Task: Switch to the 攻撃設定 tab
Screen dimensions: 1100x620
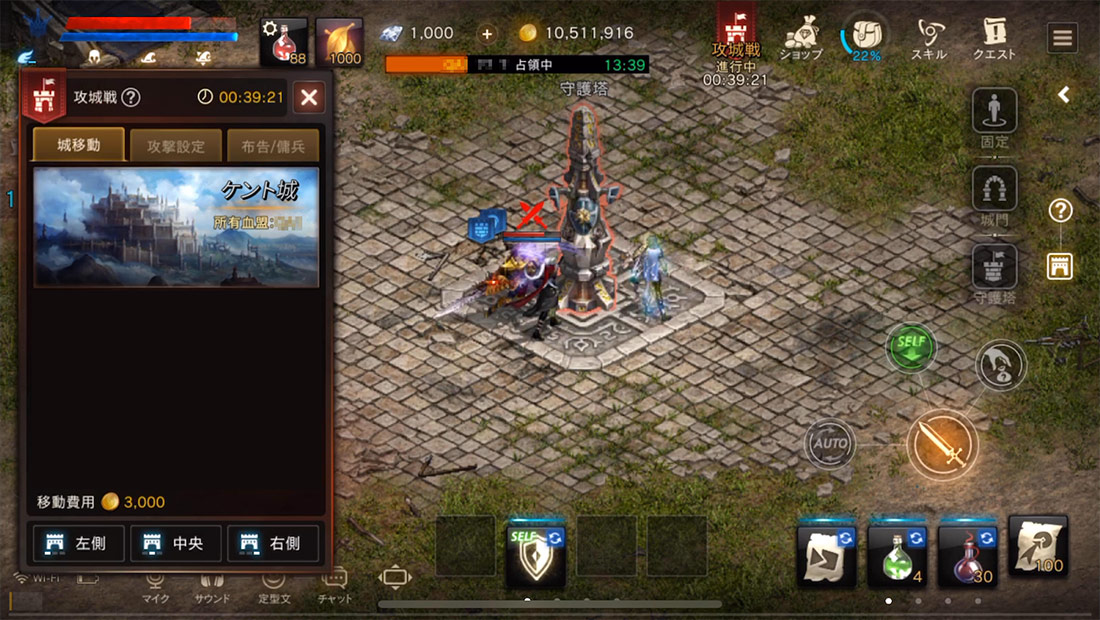Action: click(176, 146)
